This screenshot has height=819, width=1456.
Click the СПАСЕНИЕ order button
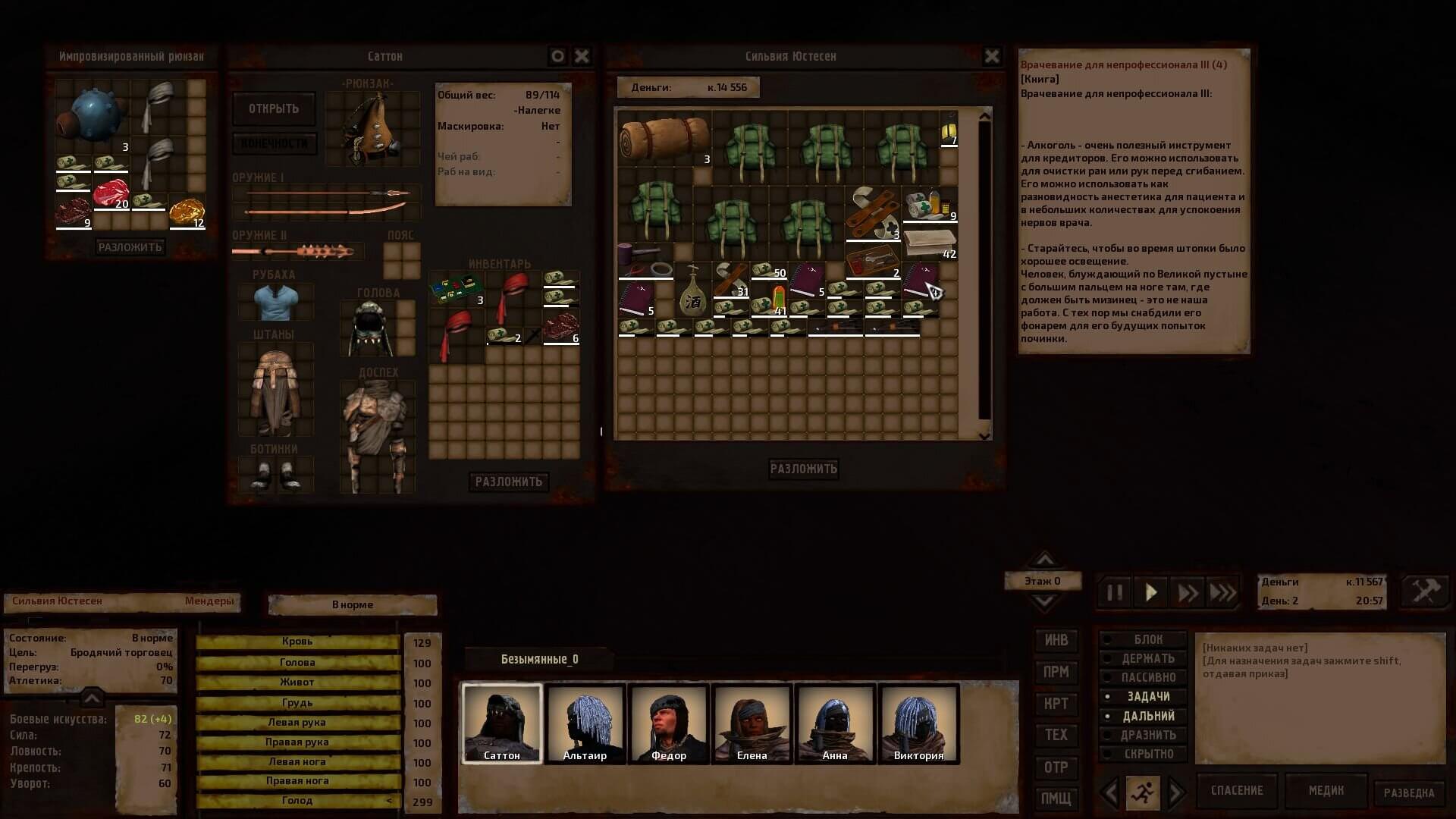click(1236, 790)
